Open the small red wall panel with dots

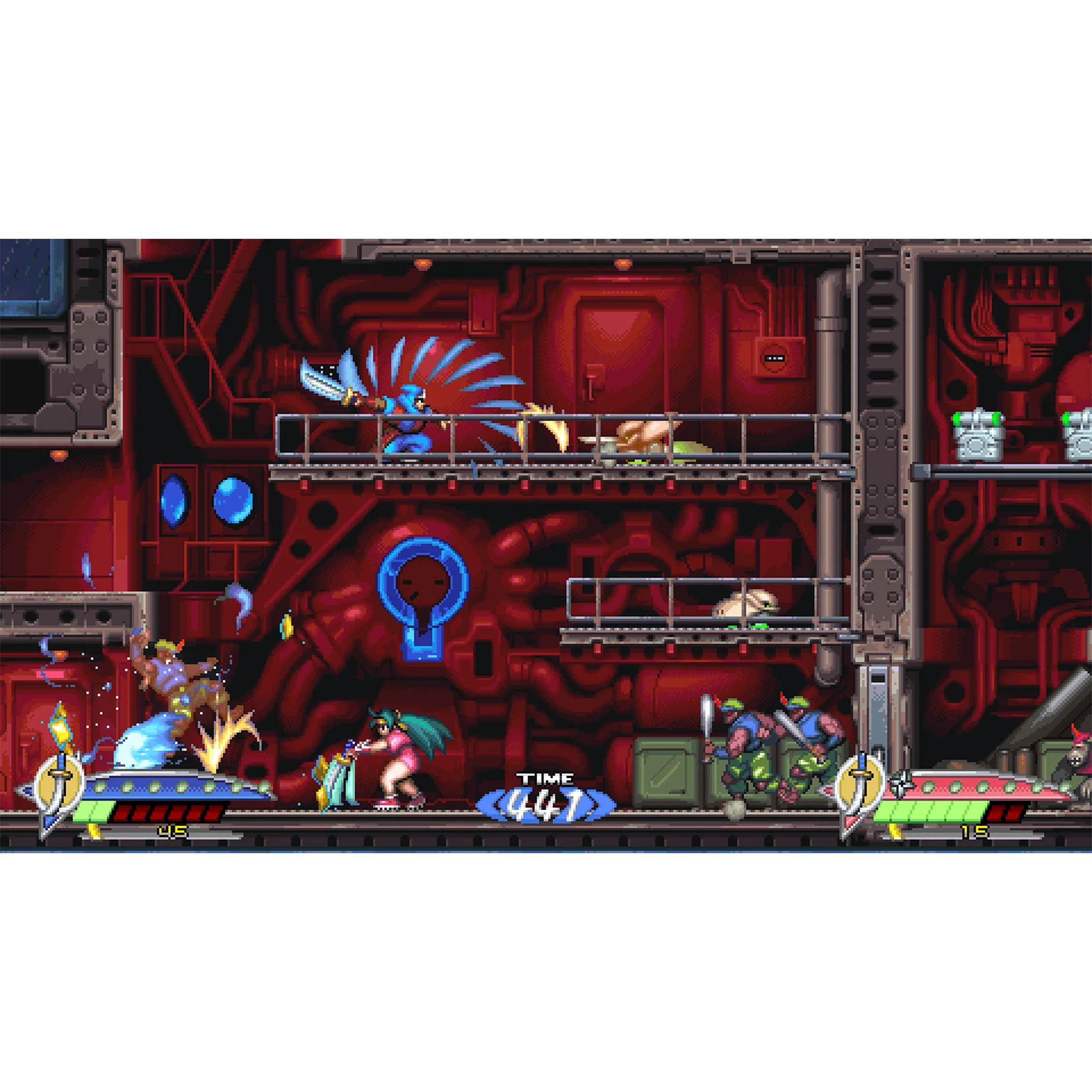click(774, 358)
